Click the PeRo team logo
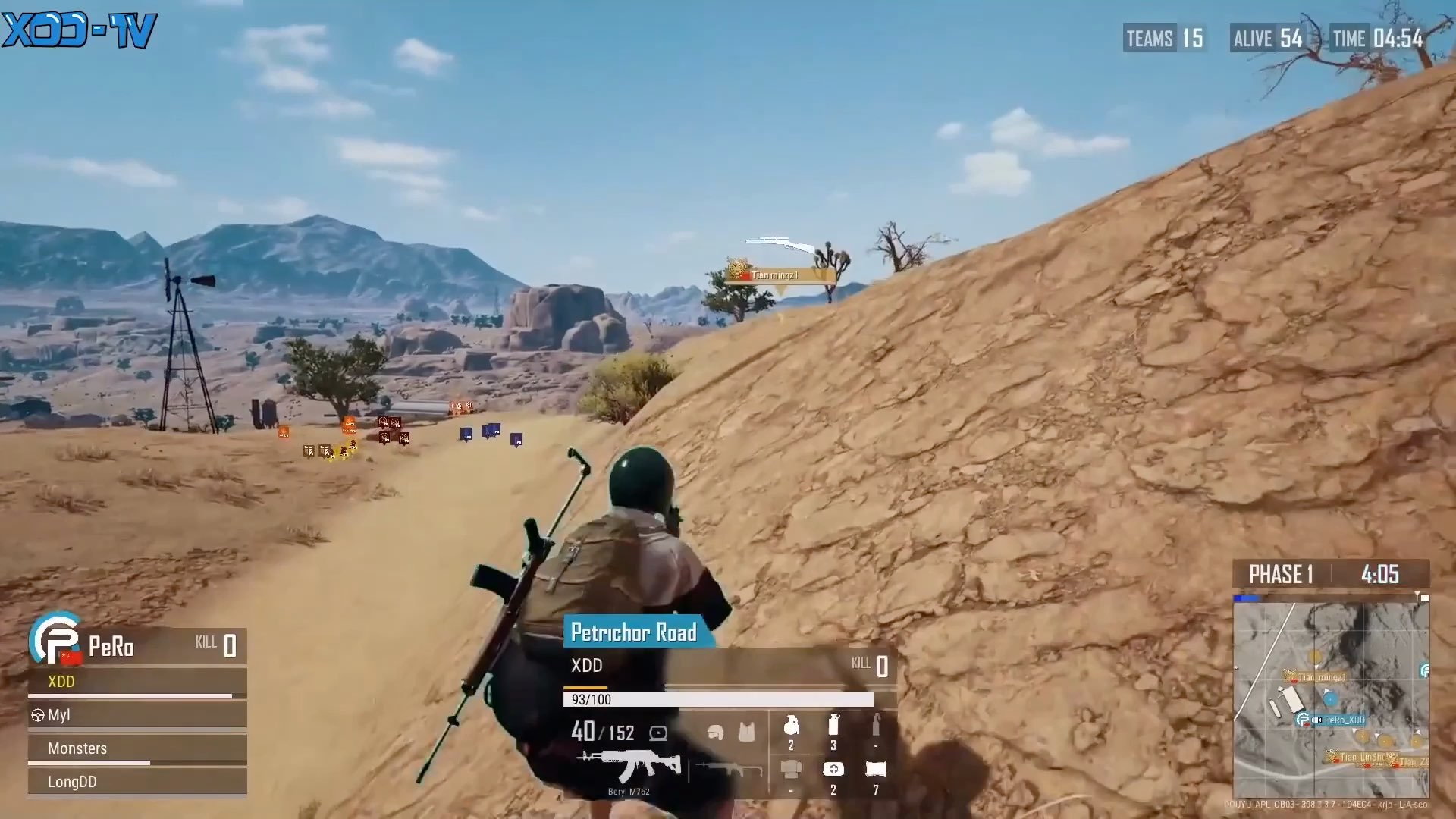 [53, 639]
